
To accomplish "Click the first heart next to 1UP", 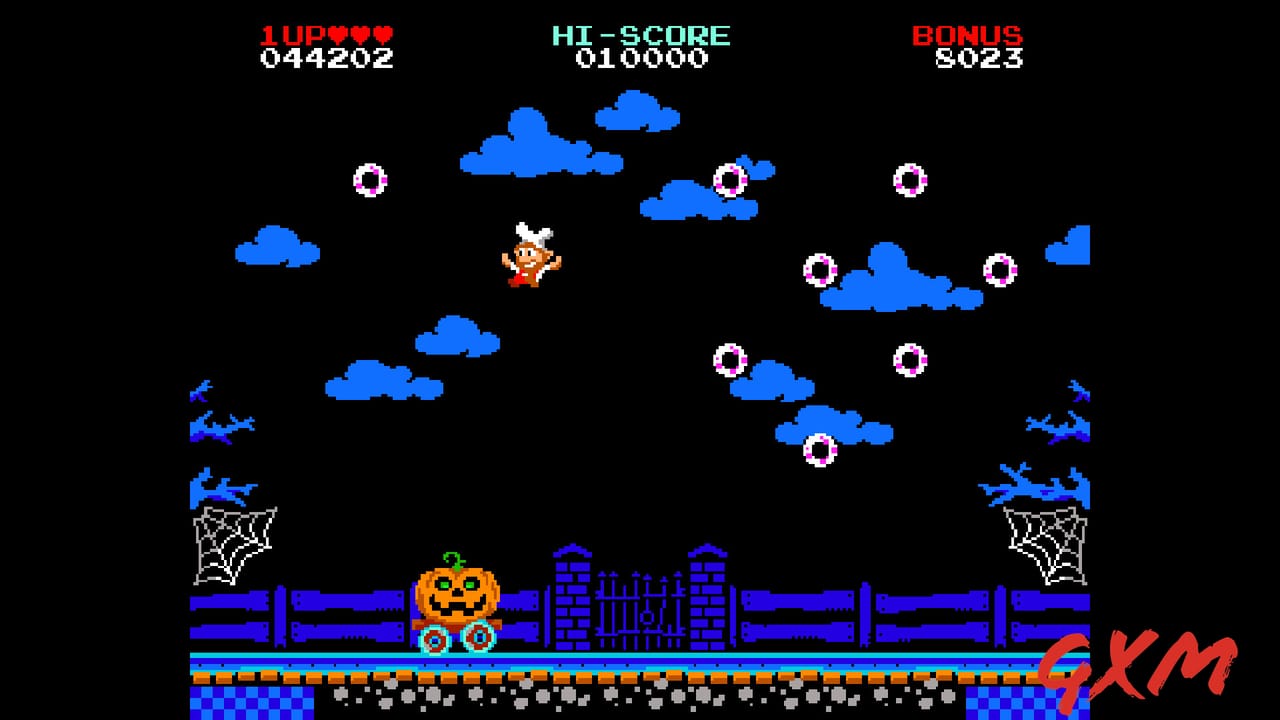I will coord(336,32).
